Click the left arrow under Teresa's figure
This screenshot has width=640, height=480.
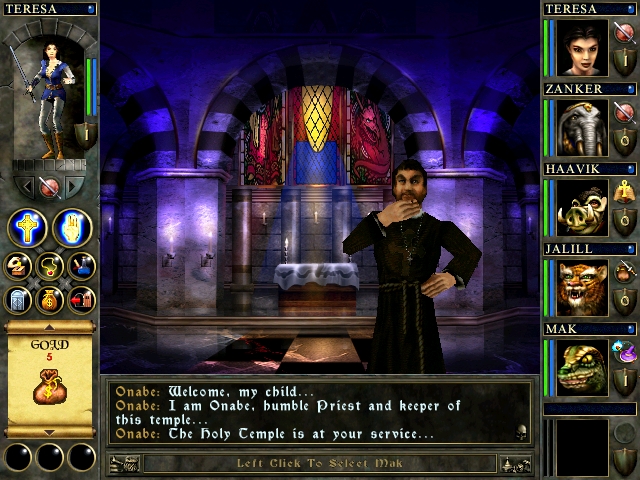[27, 186]
